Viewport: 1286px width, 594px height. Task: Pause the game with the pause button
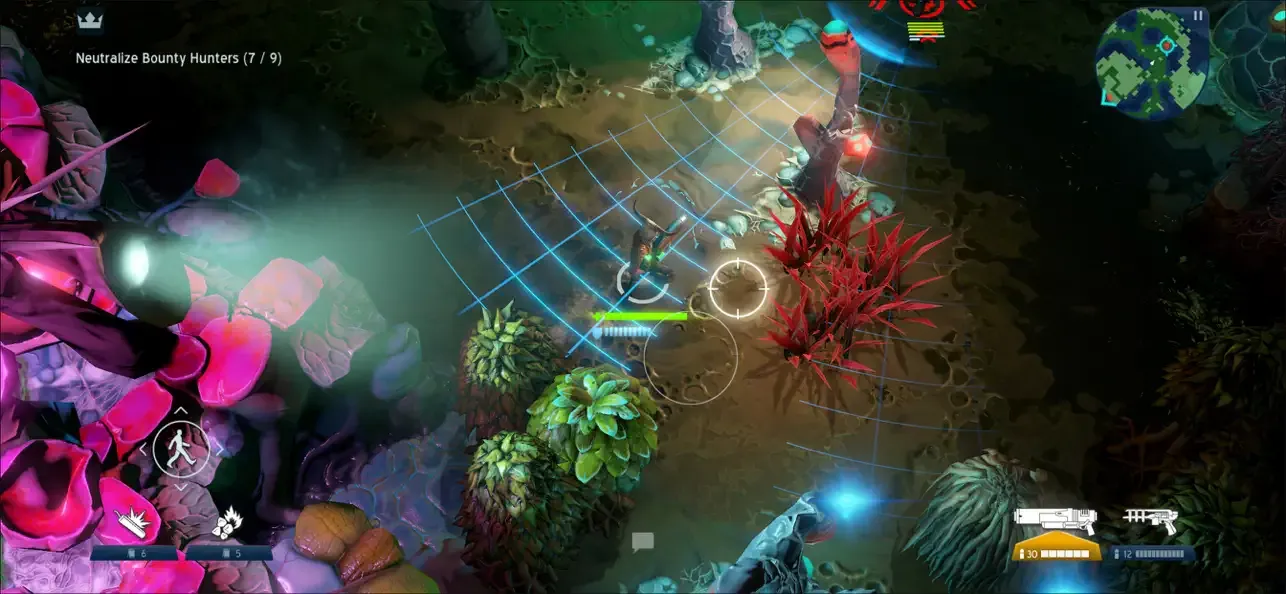[1197, 15]
